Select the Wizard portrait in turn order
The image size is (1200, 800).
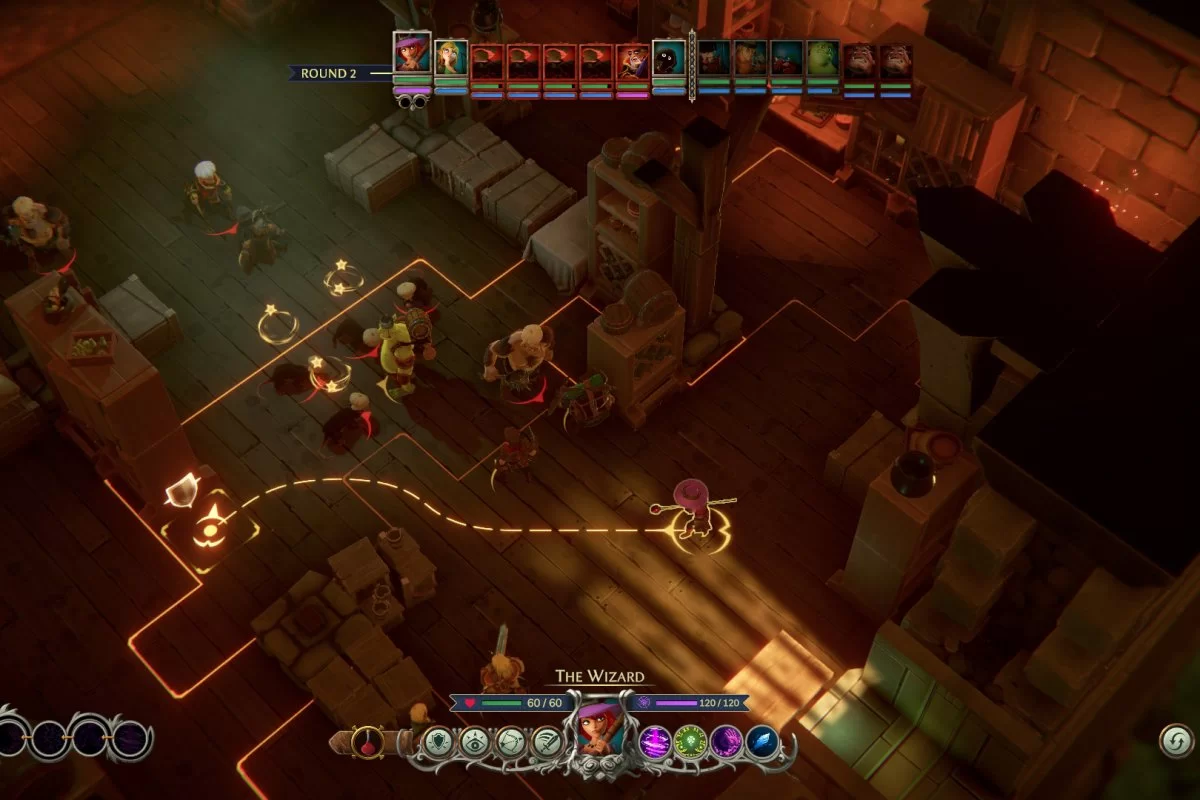coord(412,55)
